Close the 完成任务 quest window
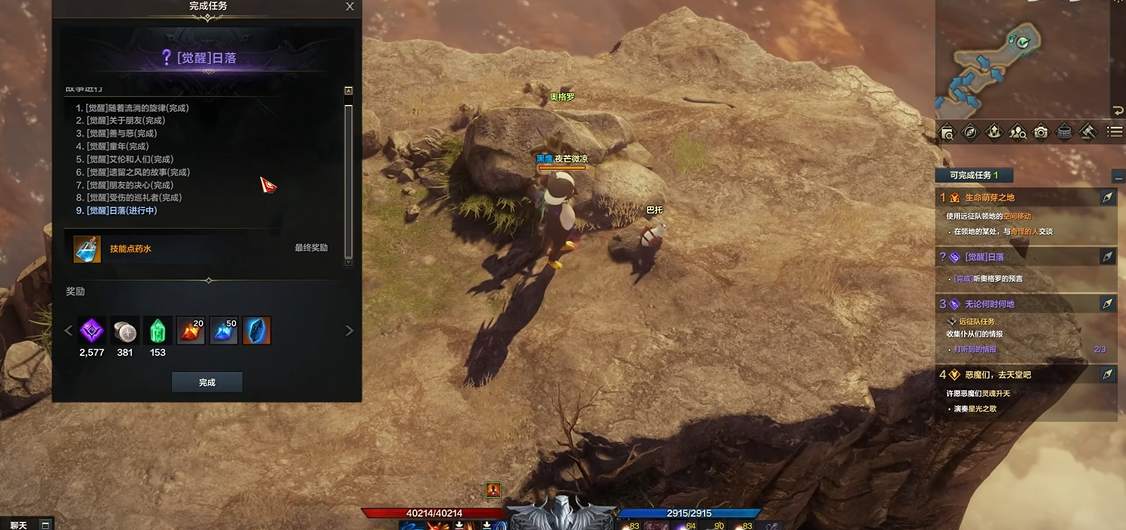Image resolution: width=1126 pixels, height=530 pixels. pos(349,6)
